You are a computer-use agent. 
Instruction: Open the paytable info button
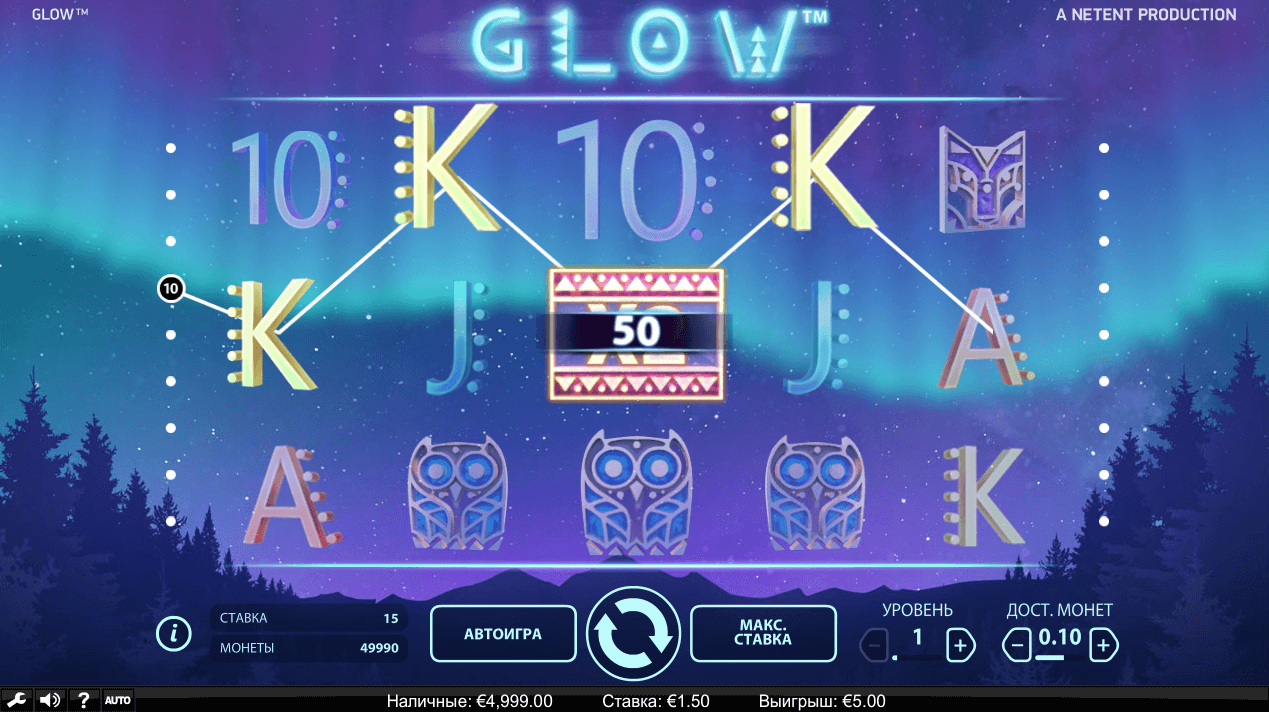tap(174, 633)
